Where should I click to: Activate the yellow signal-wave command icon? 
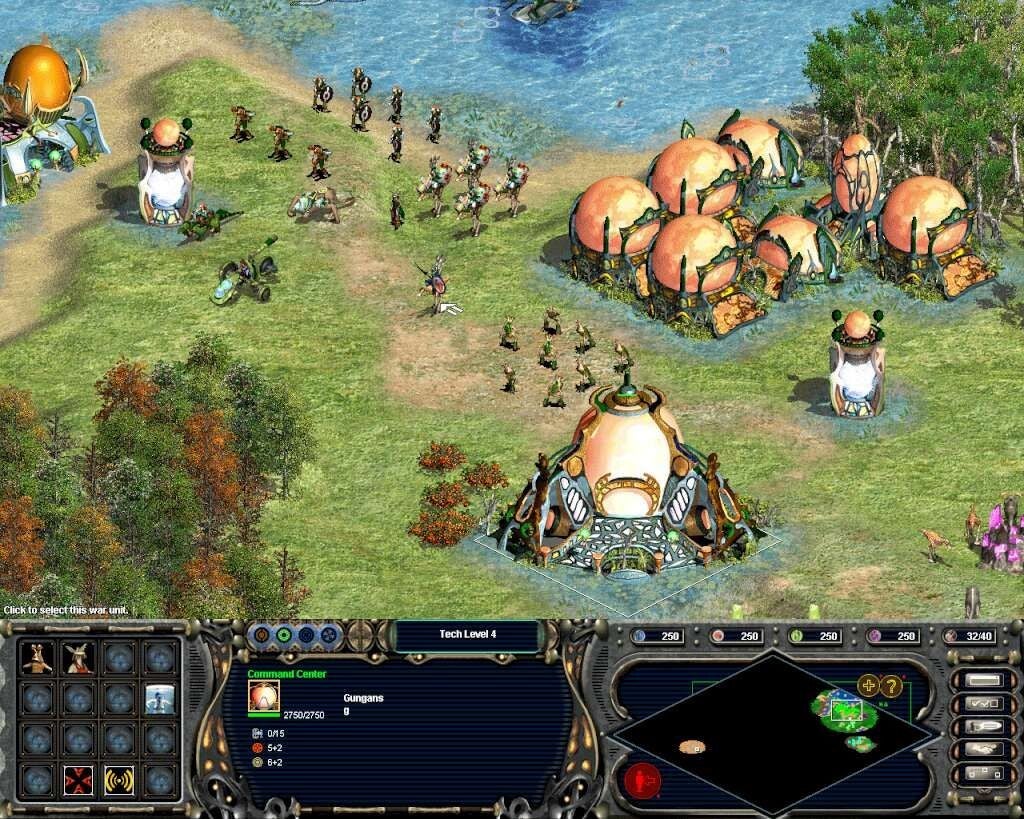(119, 780)
